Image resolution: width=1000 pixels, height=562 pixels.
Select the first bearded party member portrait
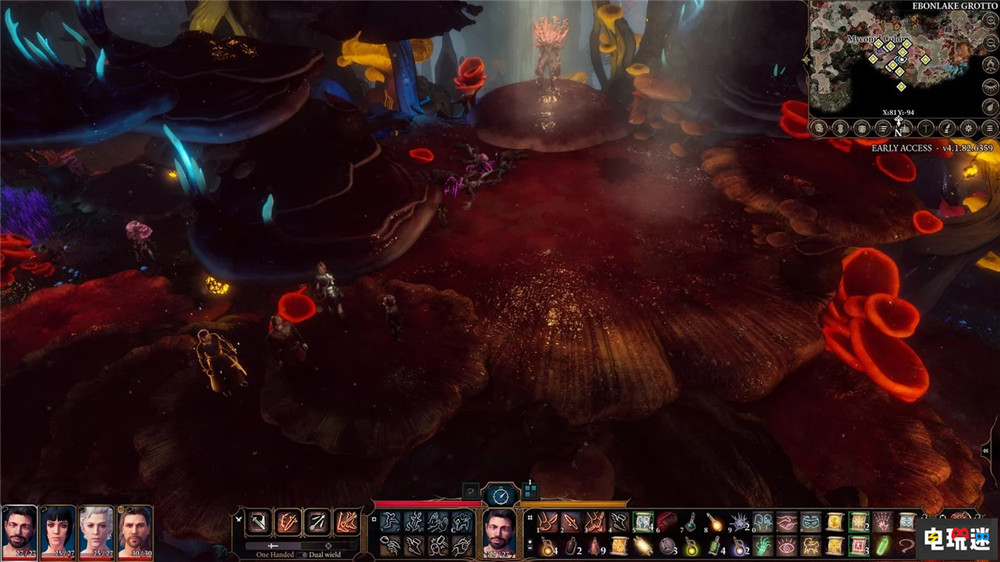[x=20, y=529]
